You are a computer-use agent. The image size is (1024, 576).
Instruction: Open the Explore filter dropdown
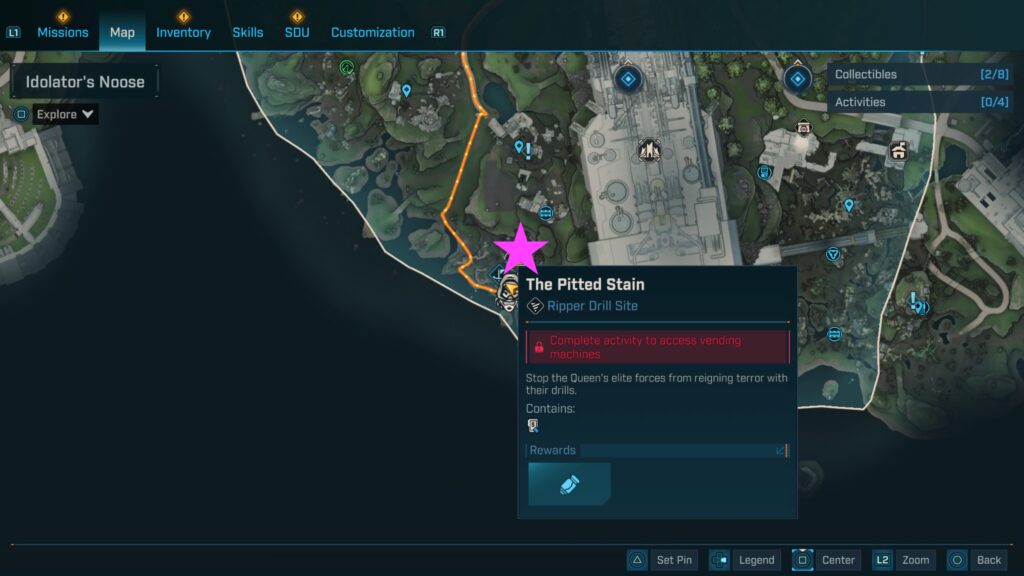coord(65,114)
